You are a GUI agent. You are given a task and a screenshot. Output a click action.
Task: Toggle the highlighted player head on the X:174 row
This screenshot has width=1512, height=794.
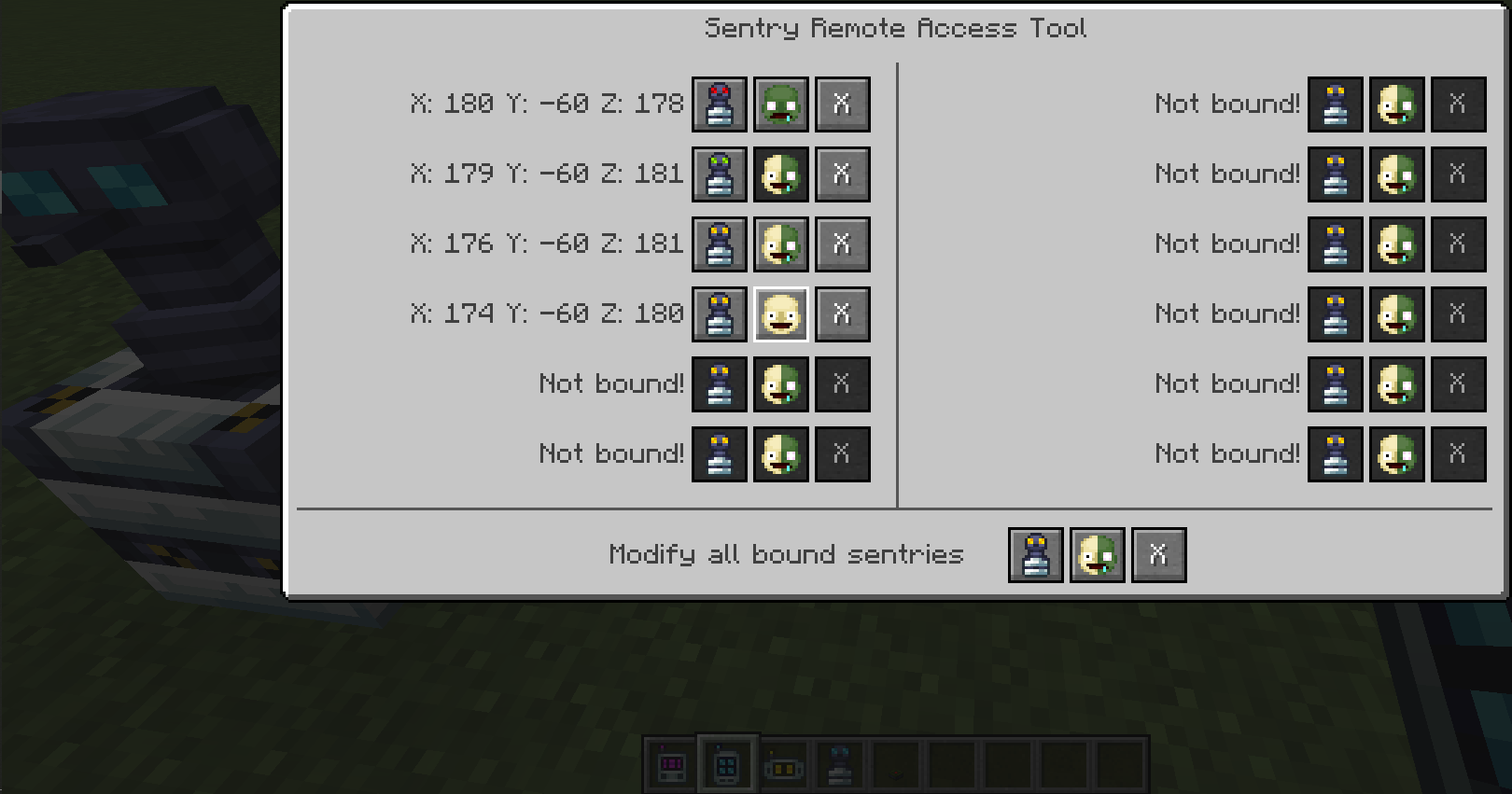780,313
